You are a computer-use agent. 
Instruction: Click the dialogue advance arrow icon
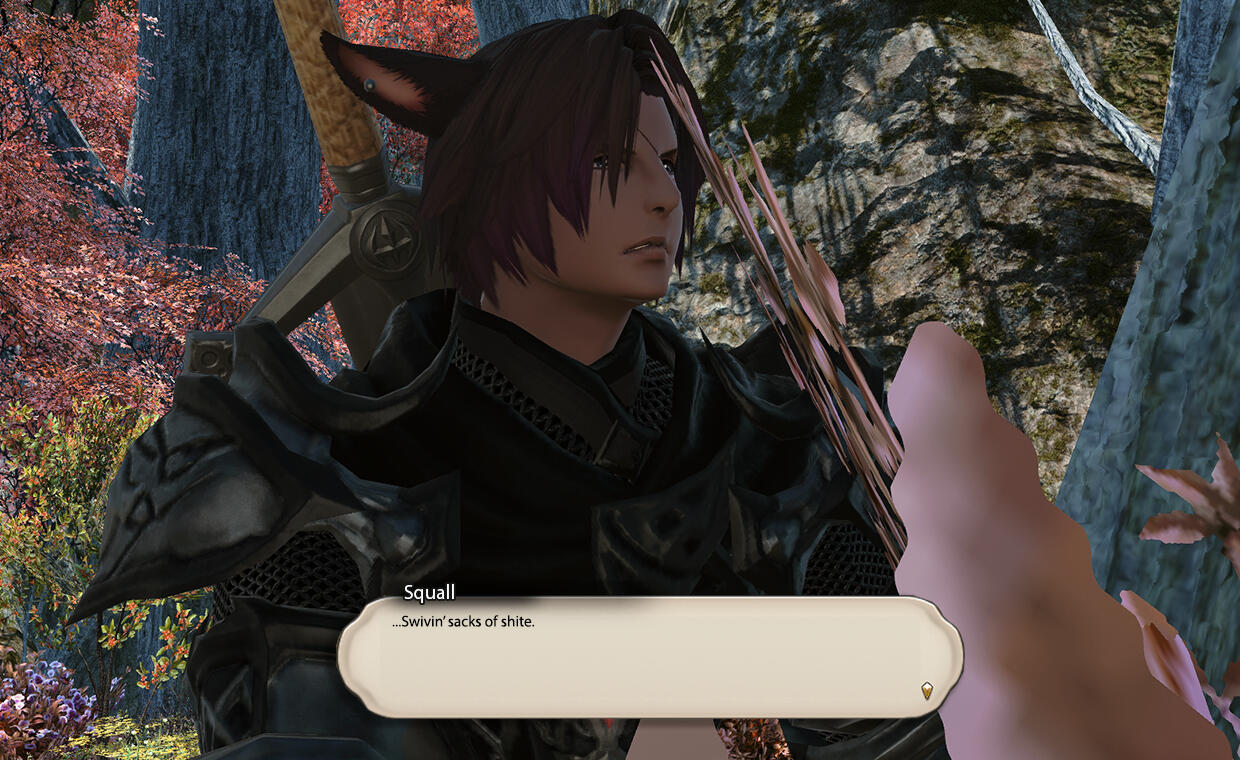[x=927, y=690]
